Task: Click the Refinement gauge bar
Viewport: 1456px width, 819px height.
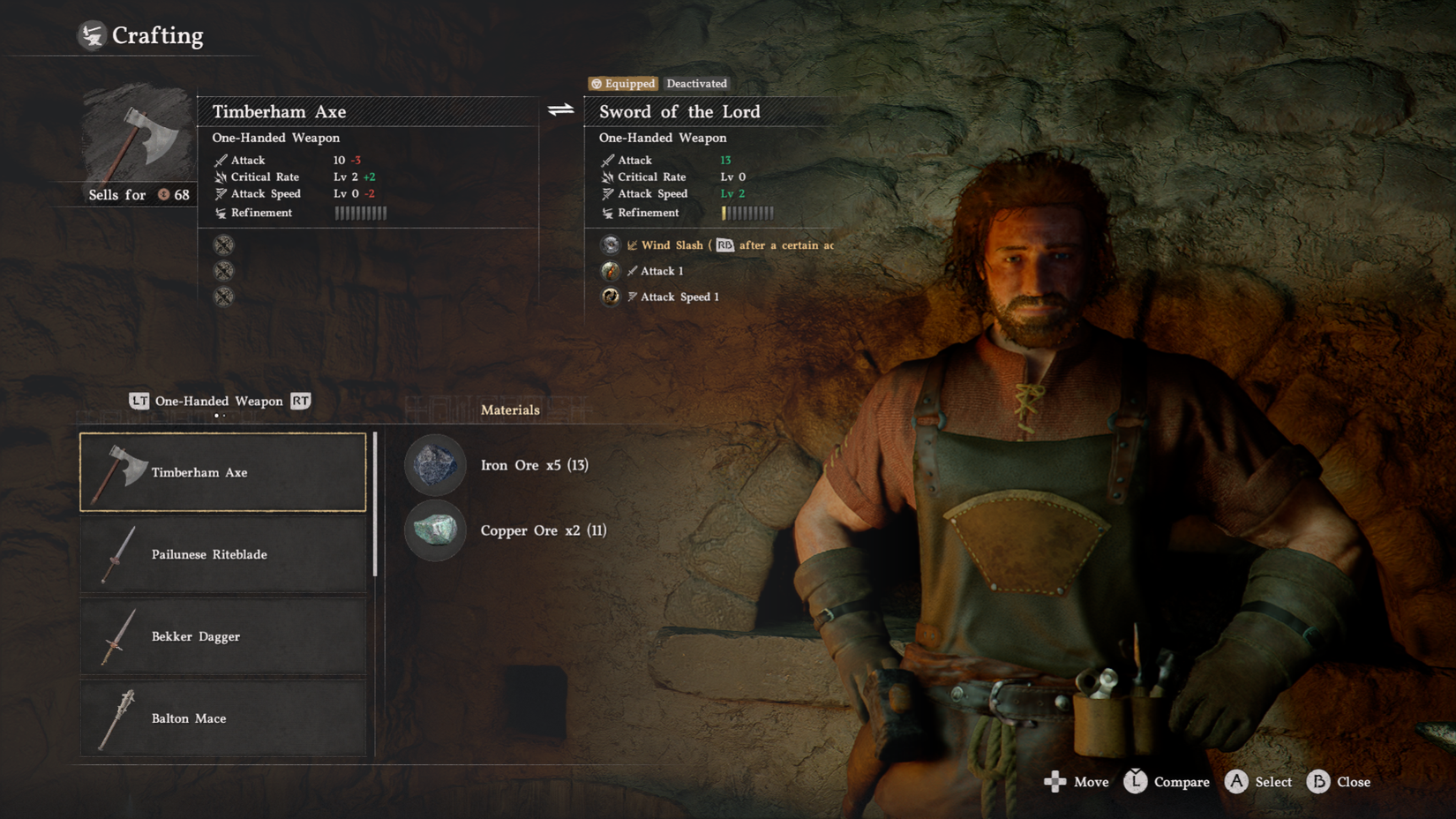Action: [x=360, y=212]
